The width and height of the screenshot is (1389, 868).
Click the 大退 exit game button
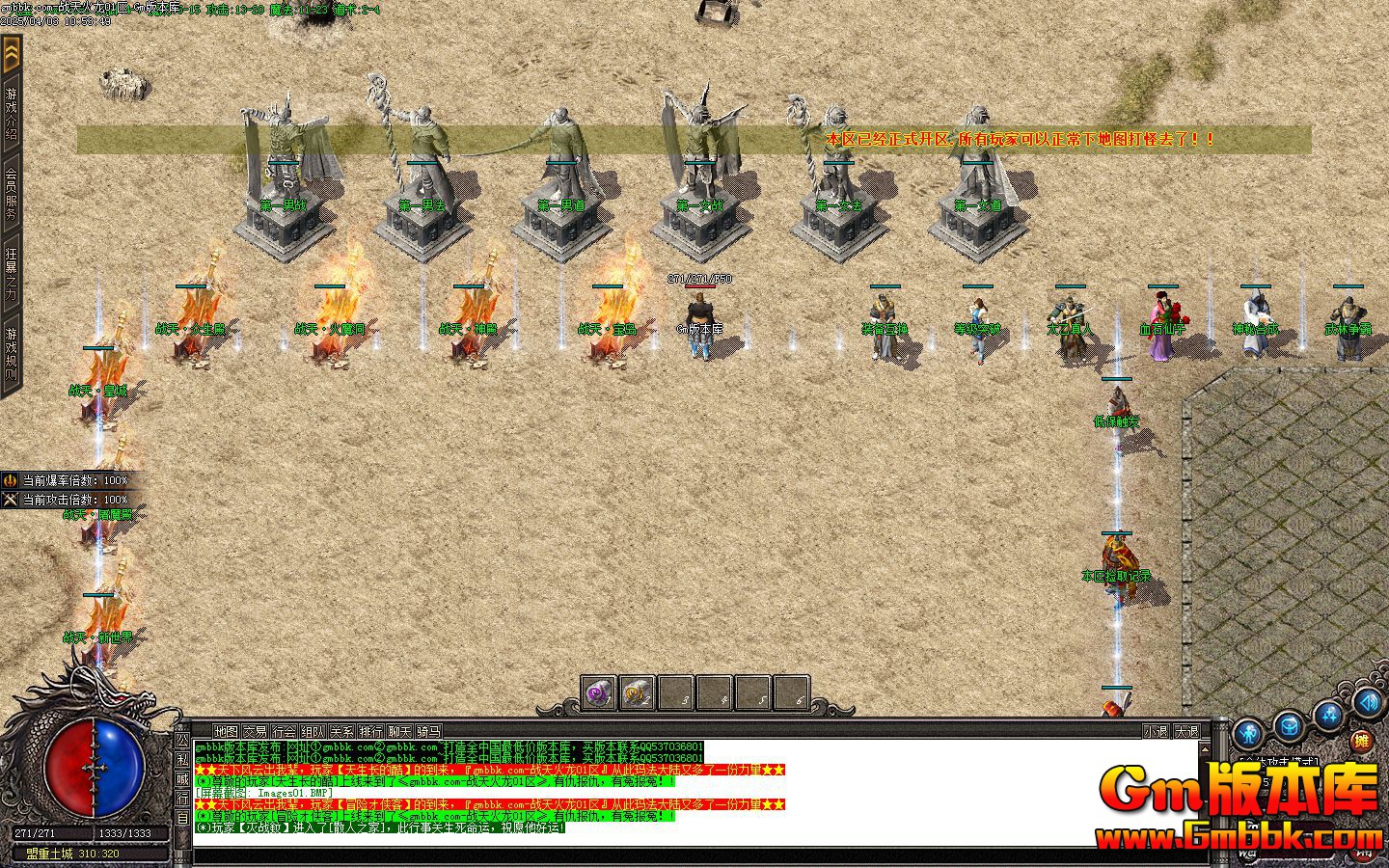pos(1186,732)
